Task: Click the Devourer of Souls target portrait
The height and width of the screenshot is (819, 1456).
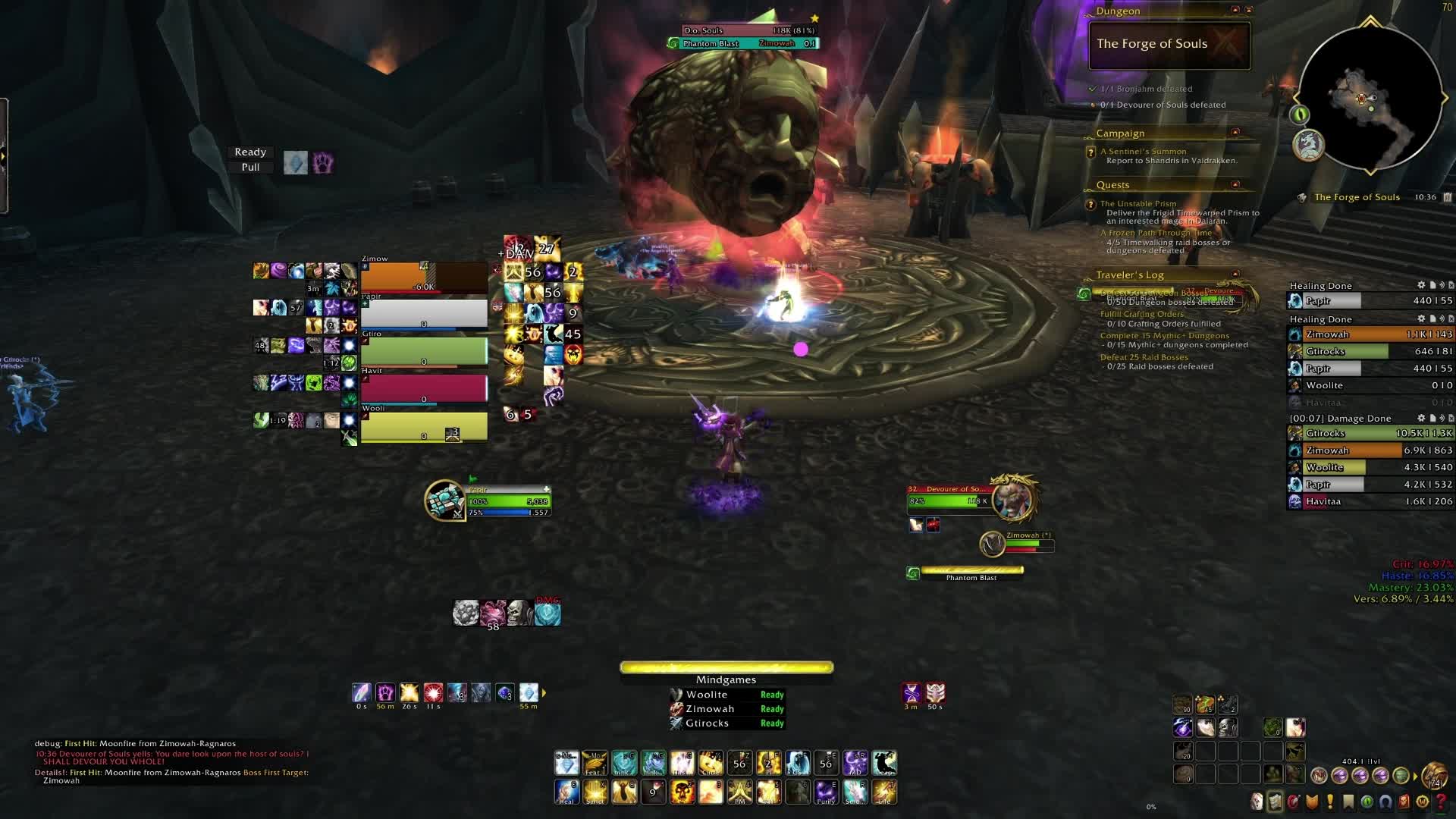Action: pos(1013,499)
